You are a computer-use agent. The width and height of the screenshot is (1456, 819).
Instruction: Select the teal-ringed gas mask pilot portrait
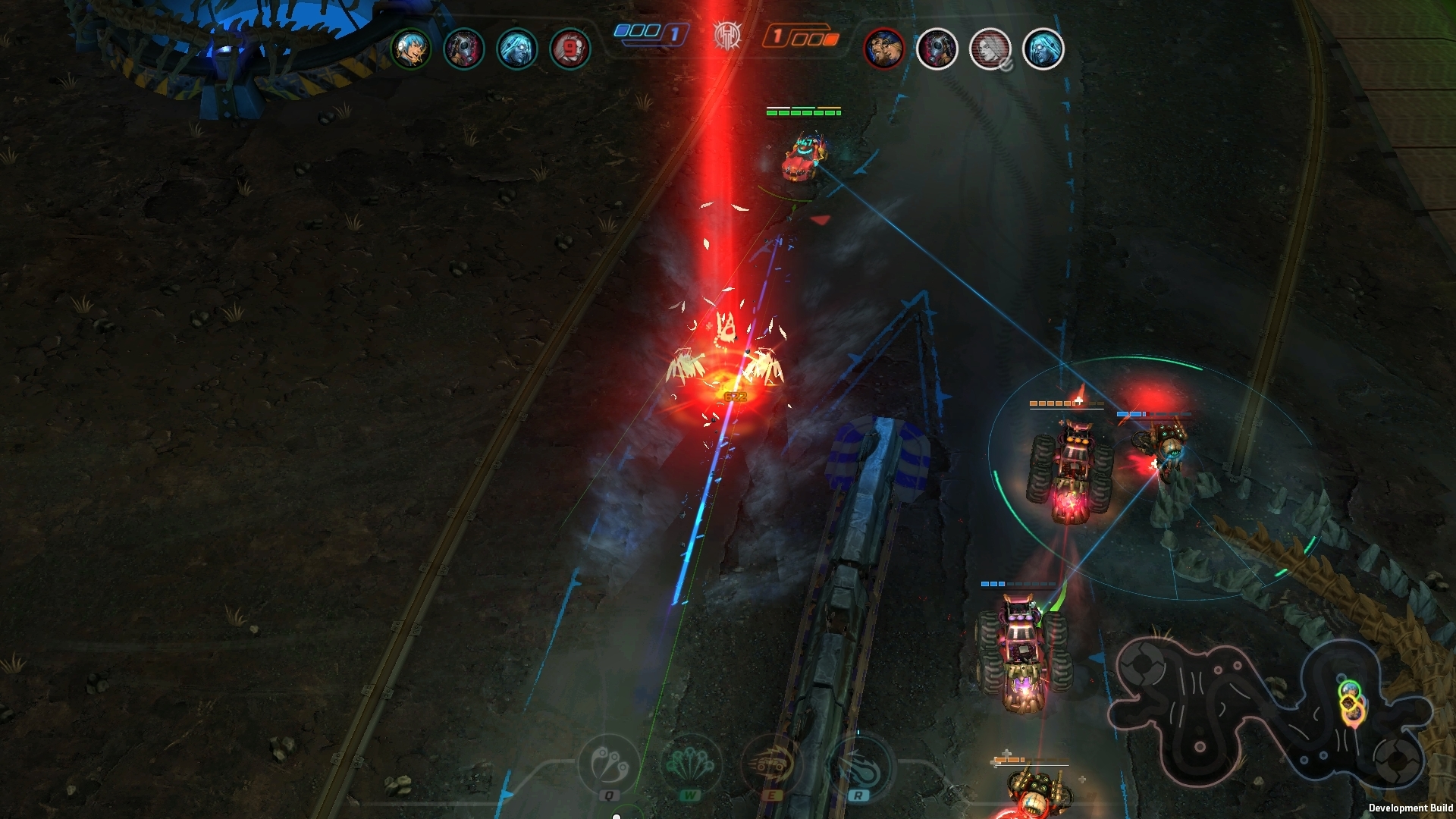point(463,49)
